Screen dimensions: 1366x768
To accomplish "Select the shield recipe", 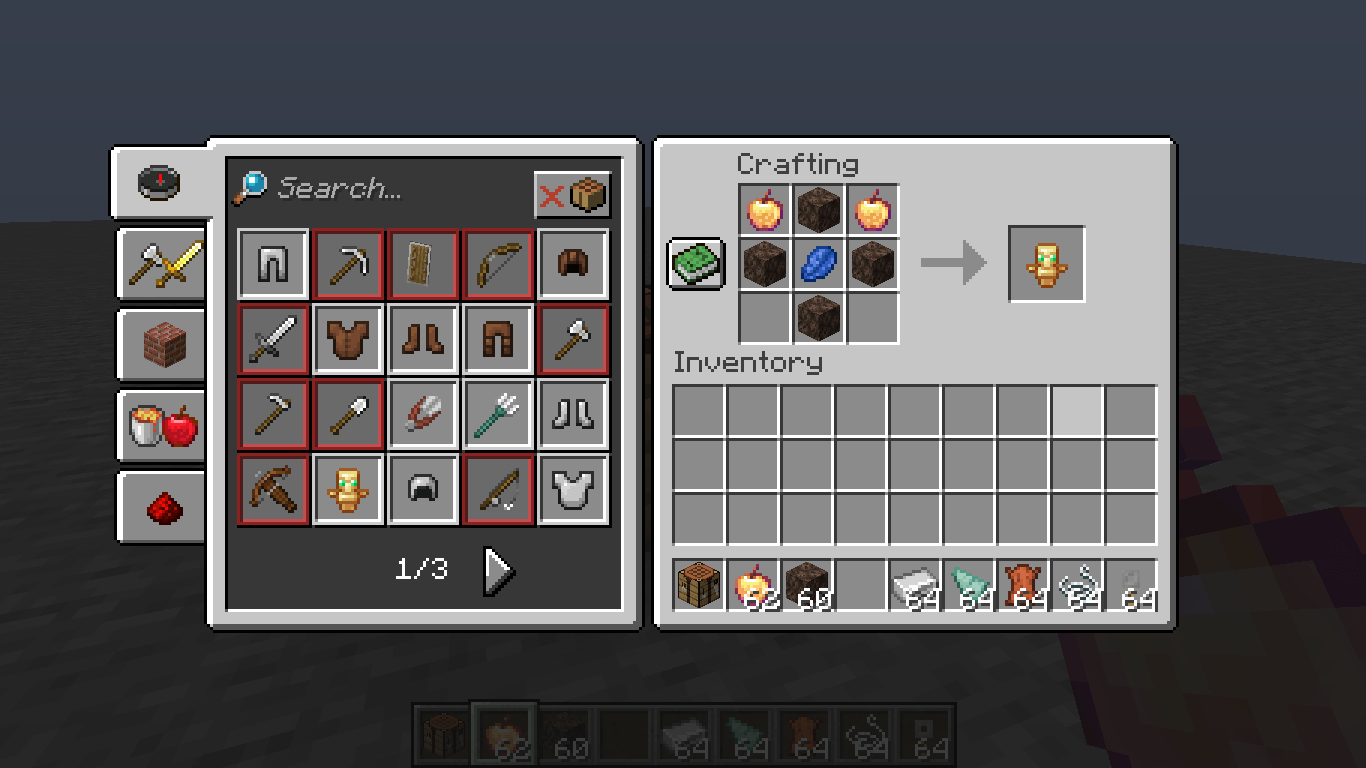I will coord(423,264).
